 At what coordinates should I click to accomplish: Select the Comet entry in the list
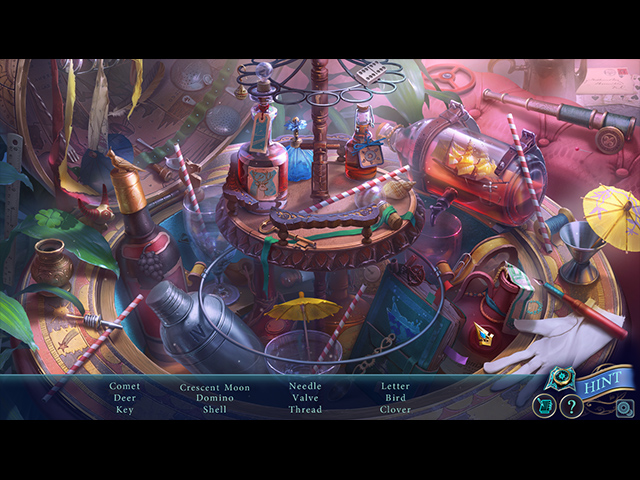[124, 386]
